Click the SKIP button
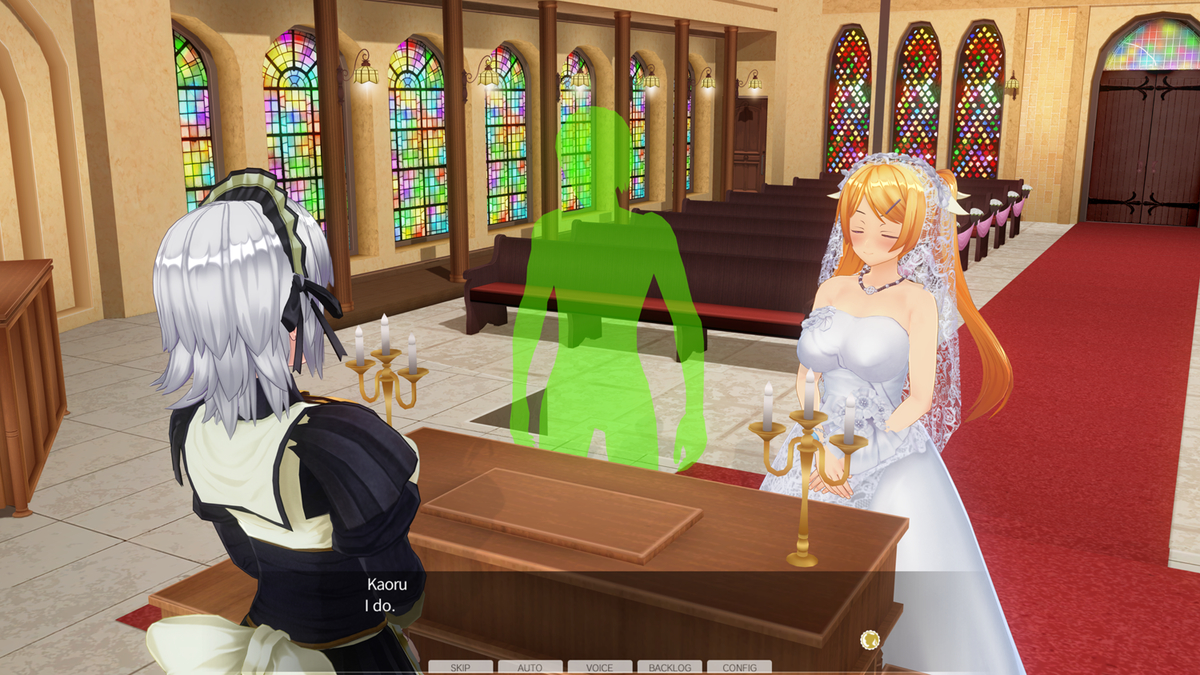Viewport: 1200px width, 675px height. (460, 667)
